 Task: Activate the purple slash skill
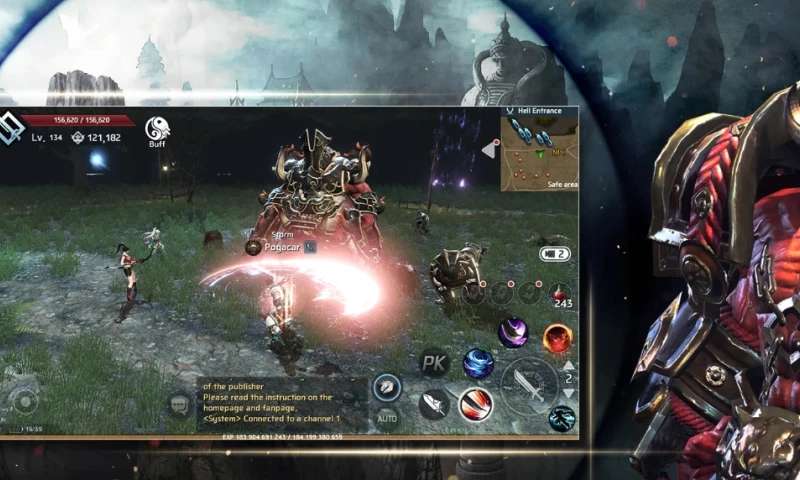click(514, 332)
